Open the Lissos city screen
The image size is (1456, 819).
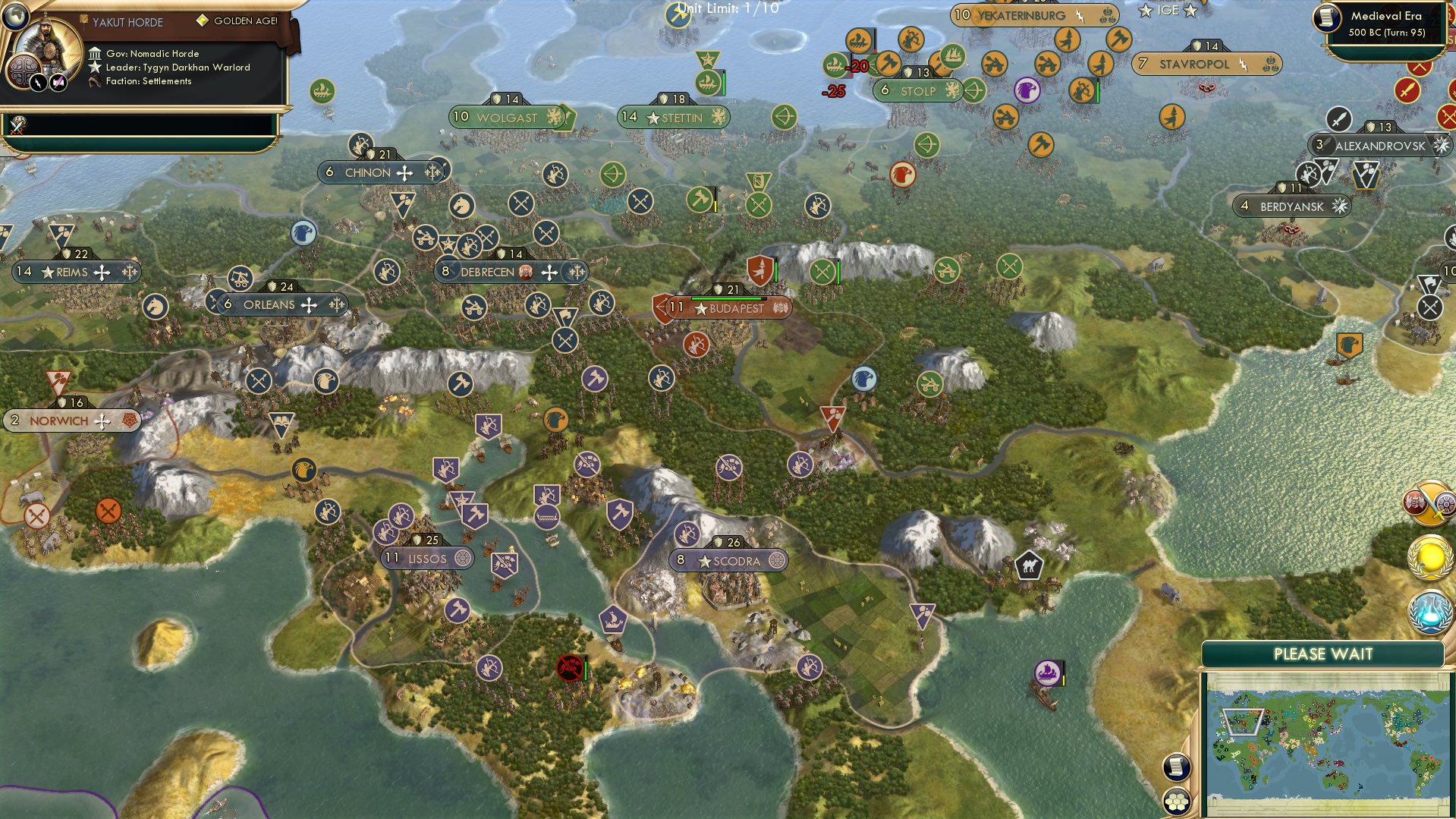pos(426,558)
